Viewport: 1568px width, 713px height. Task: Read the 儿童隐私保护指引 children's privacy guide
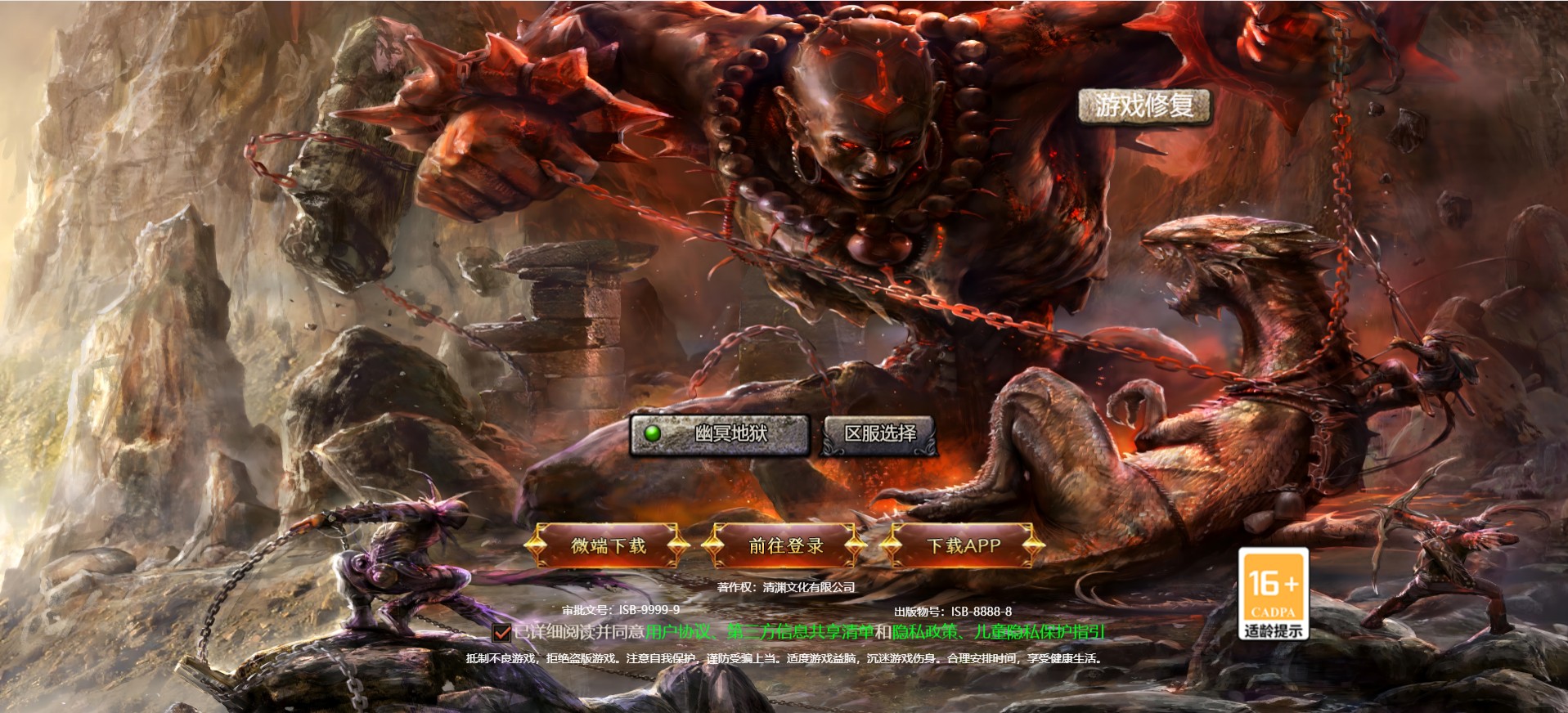pyautogui.click(x=1040, y=632)
